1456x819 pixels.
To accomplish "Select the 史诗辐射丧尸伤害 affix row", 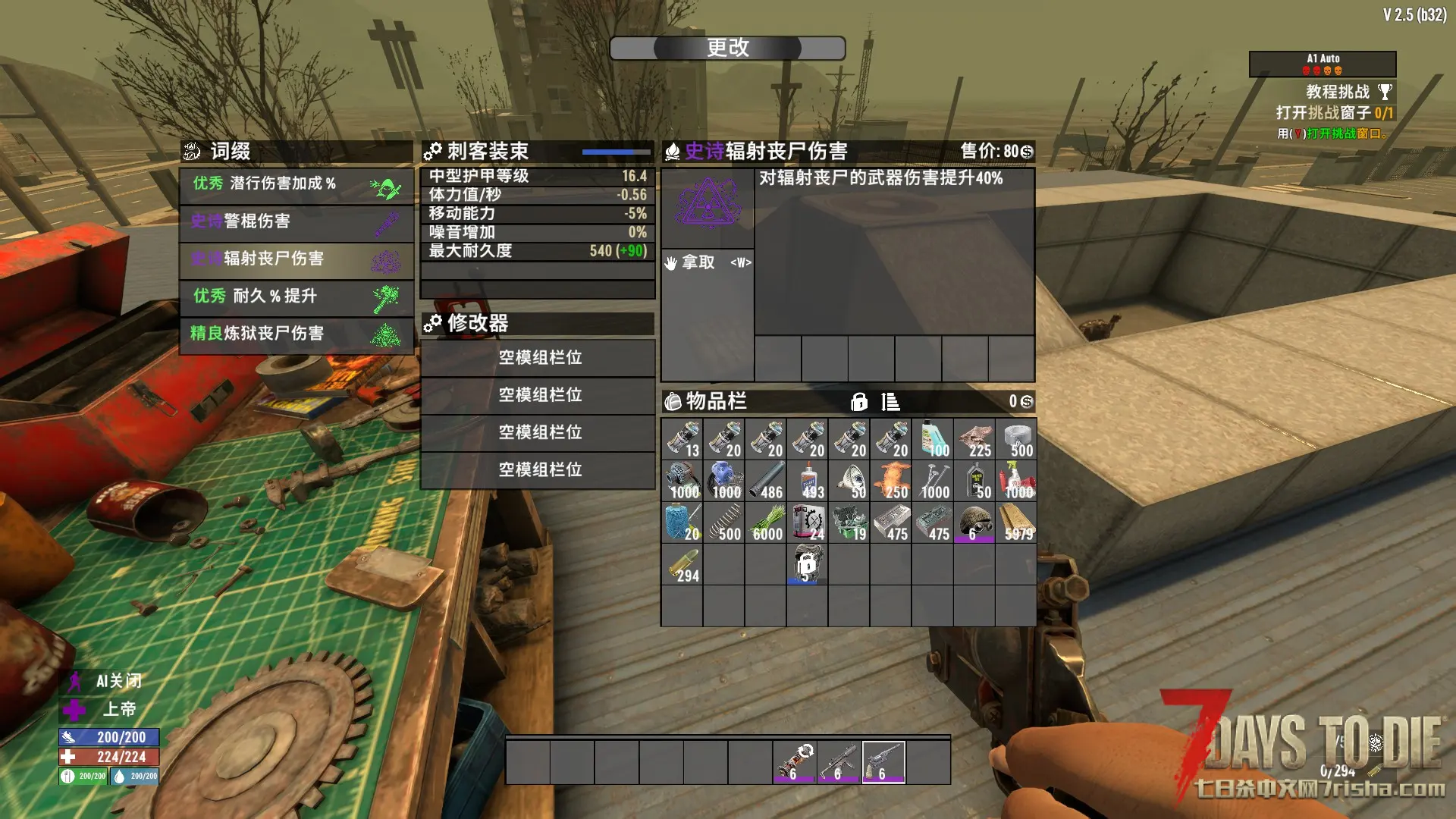I will tap(297, 259).
